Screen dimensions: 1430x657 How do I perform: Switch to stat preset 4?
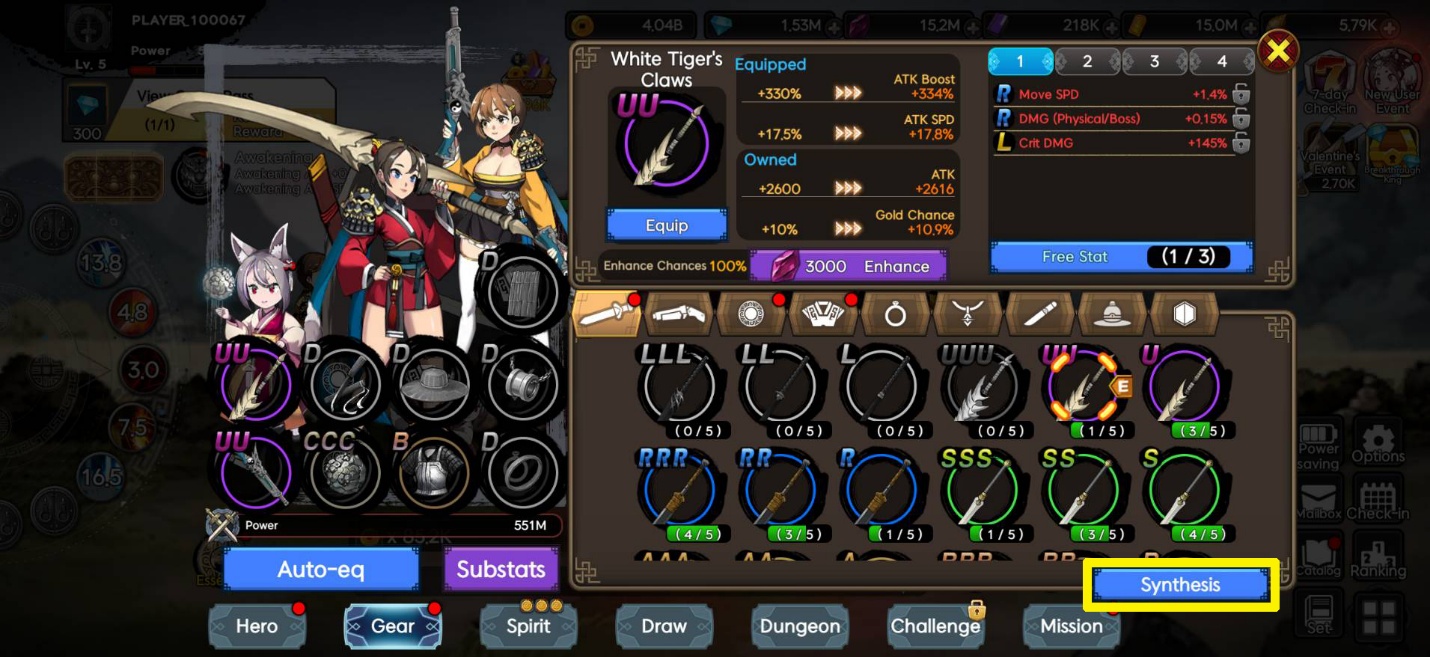click(1221, 62)
